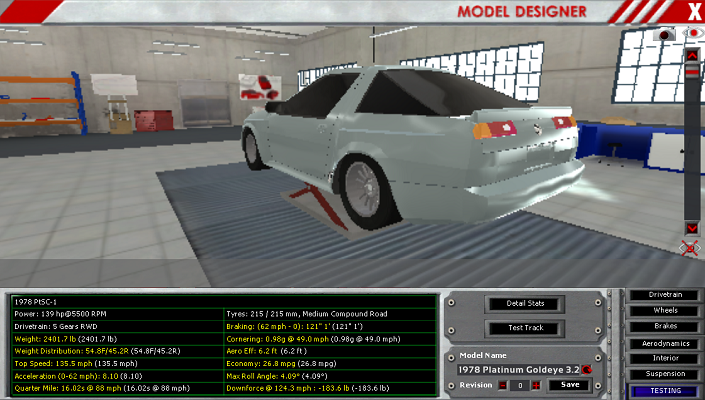Switch to the Drivetrain tab
The height and width of the screenshot is (400, 705).
coord(665,295)
